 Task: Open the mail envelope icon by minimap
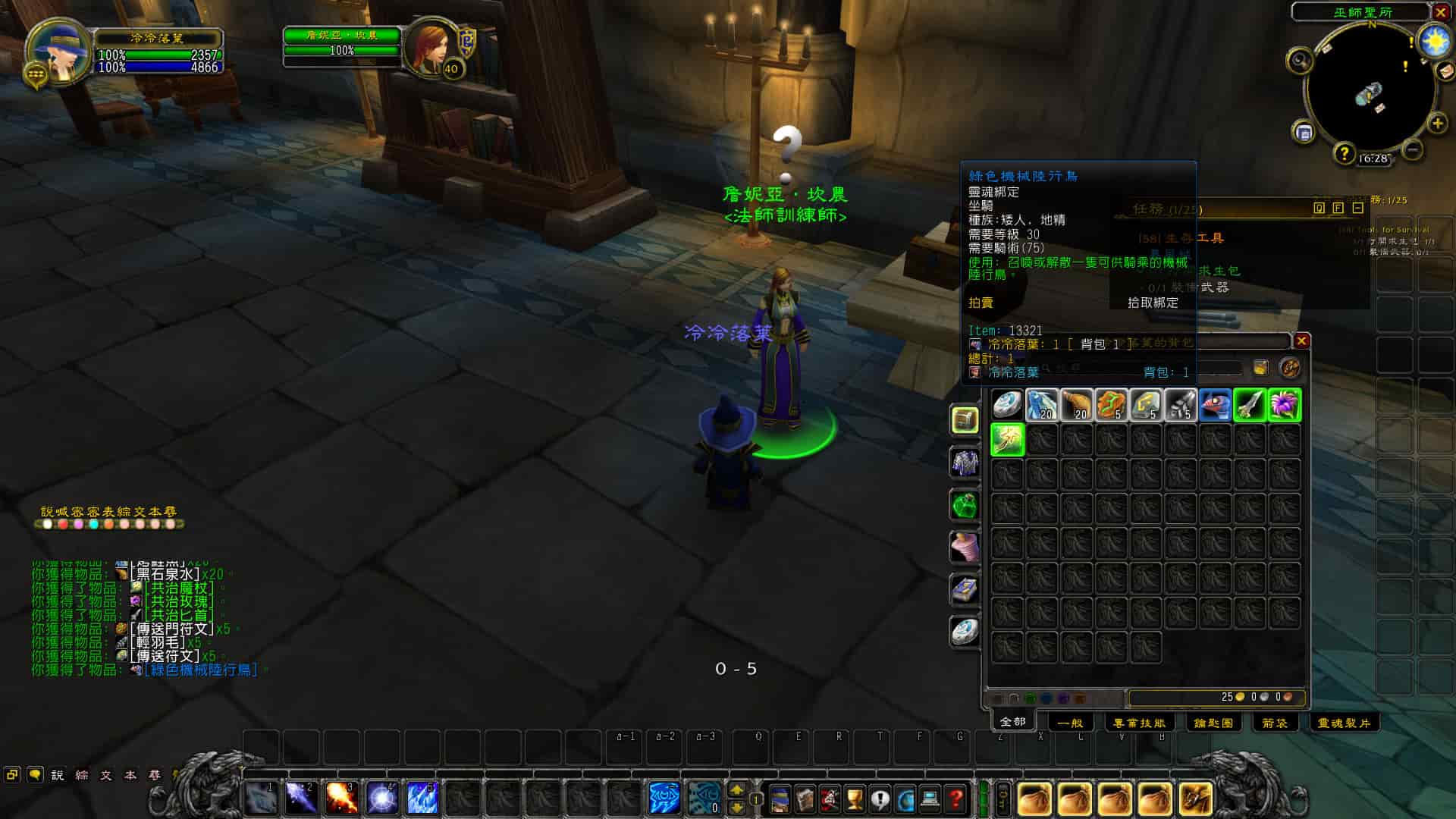(x=1445, y=71)
